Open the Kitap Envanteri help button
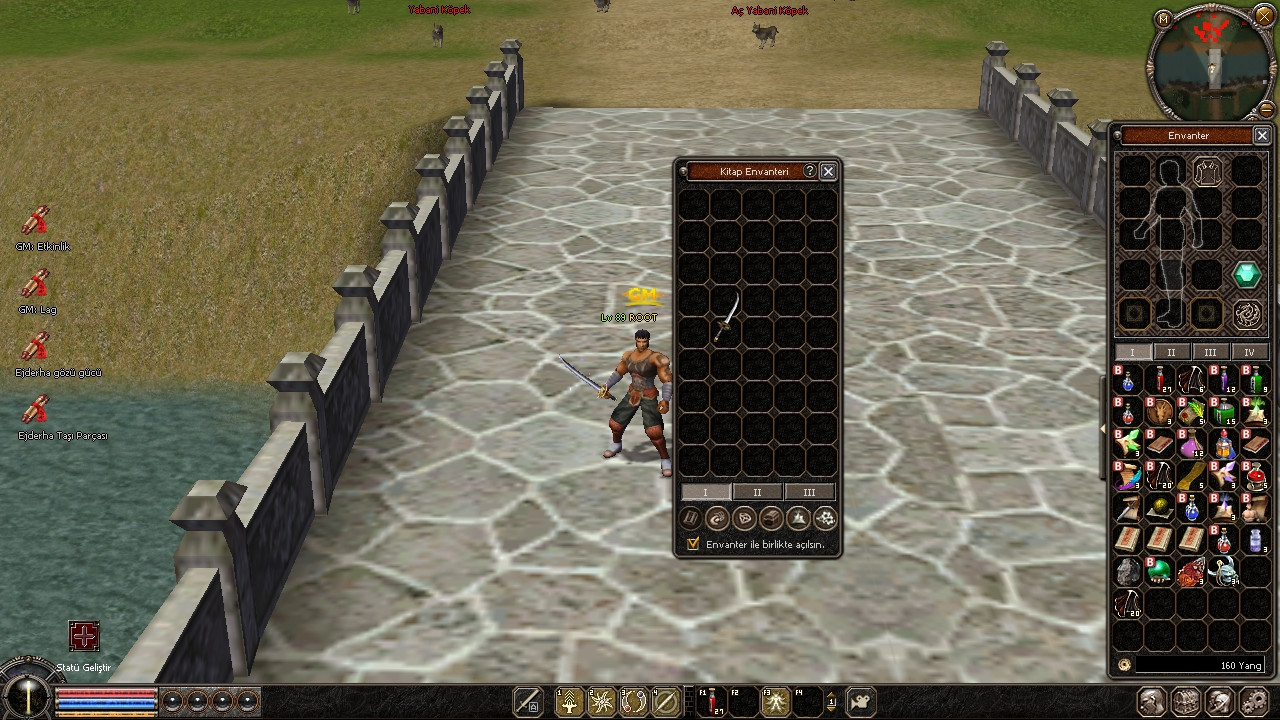The height and width of the screenshot is (720, 1280). click(810, 171)
